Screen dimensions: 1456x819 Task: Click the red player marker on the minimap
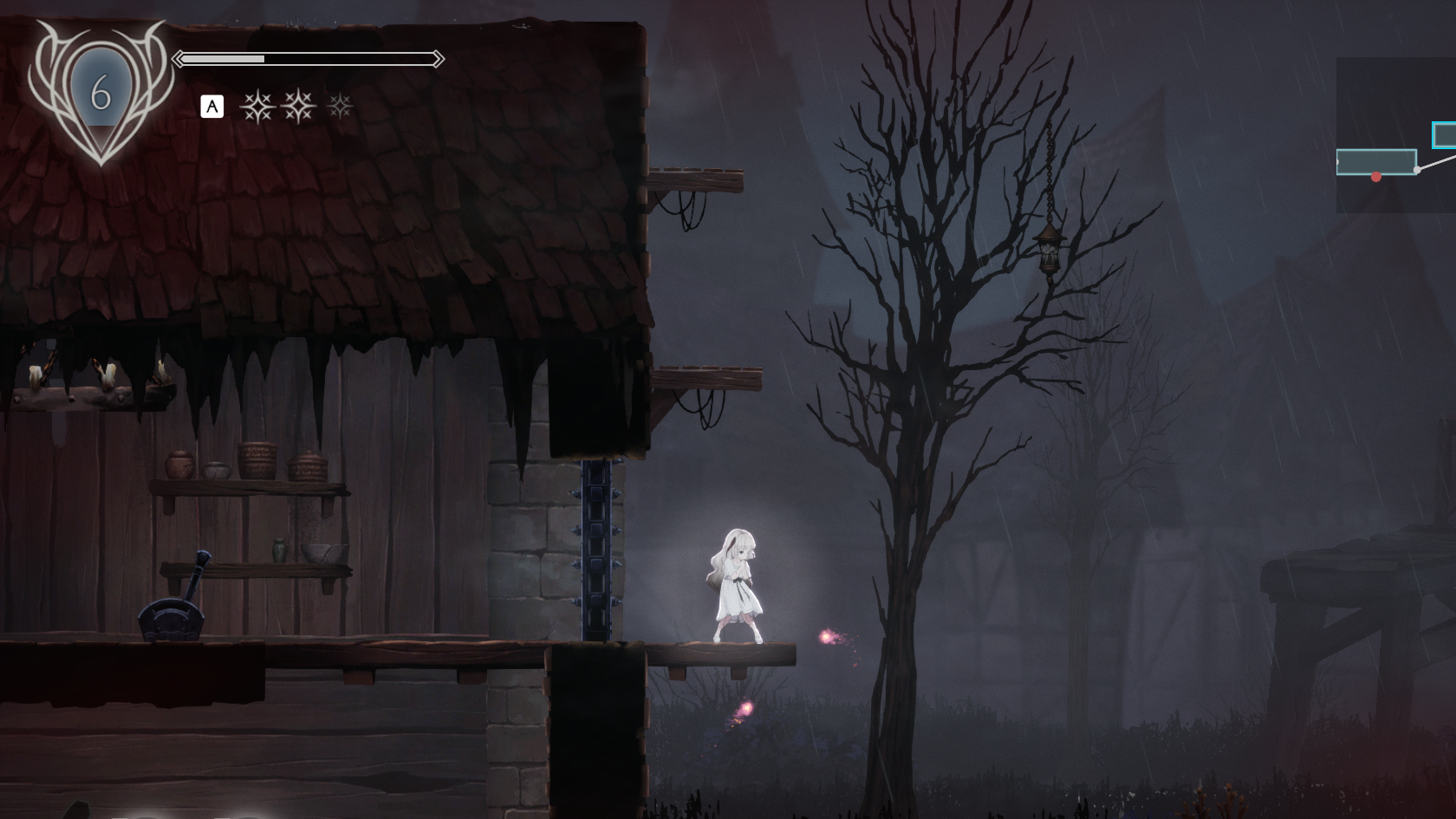[x=1375, y=178]
